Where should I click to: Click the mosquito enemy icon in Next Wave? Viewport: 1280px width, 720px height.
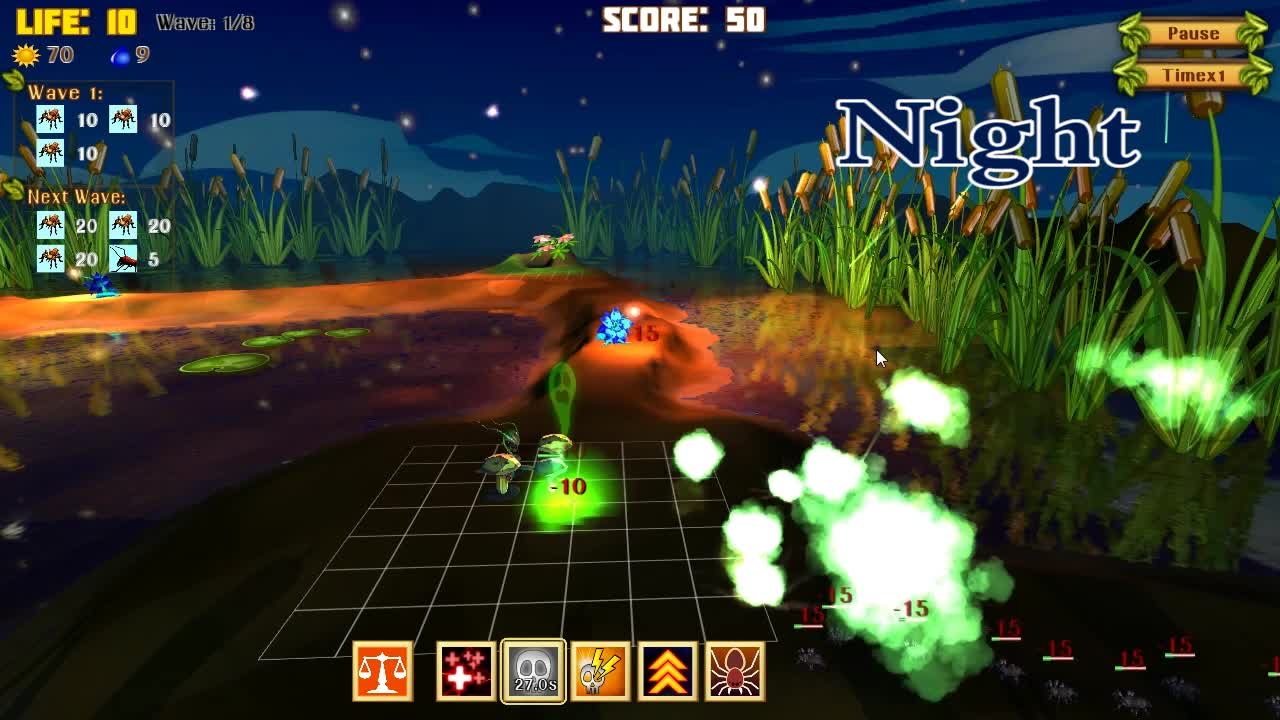click(x=125, y=258)
